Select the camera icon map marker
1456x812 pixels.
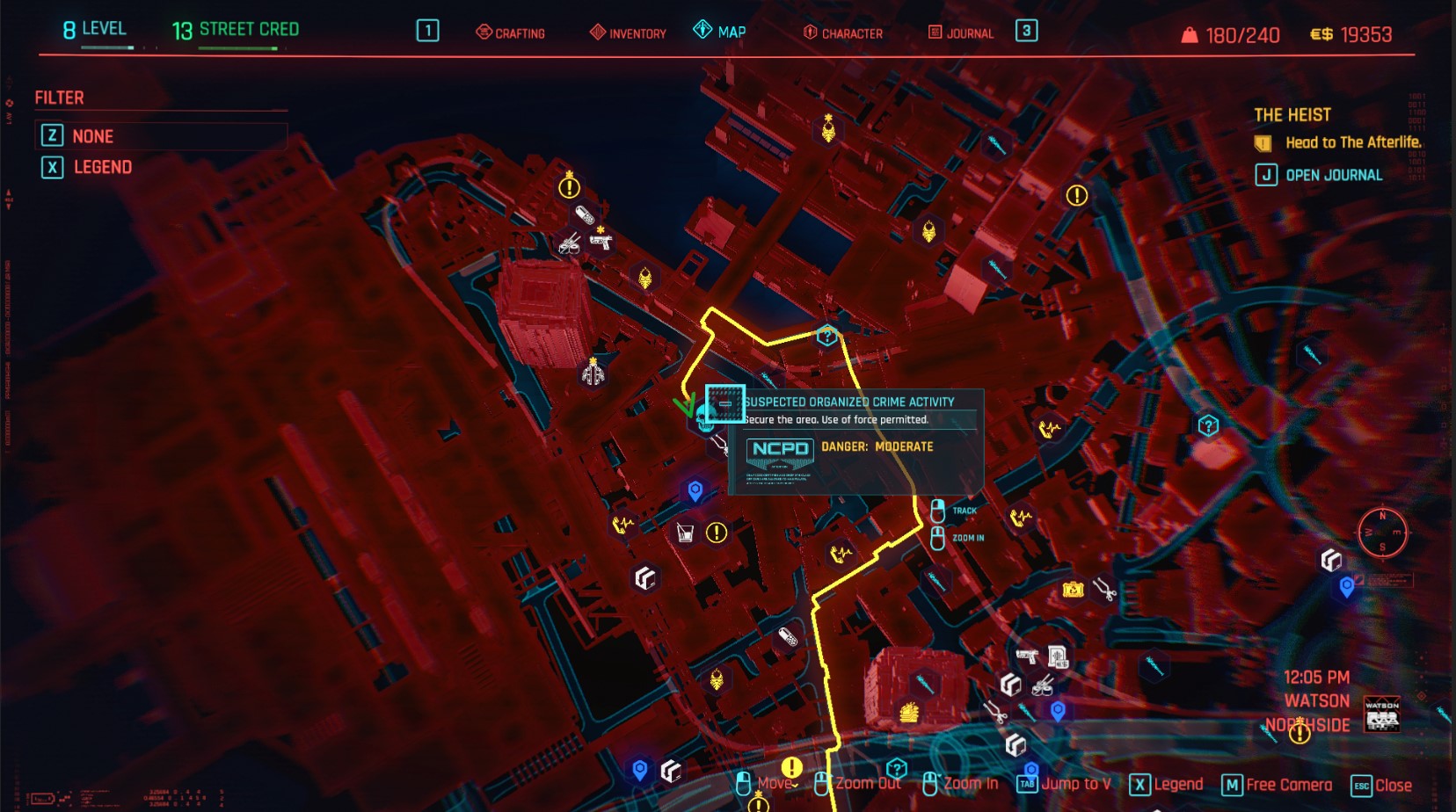click(1073, 590)
